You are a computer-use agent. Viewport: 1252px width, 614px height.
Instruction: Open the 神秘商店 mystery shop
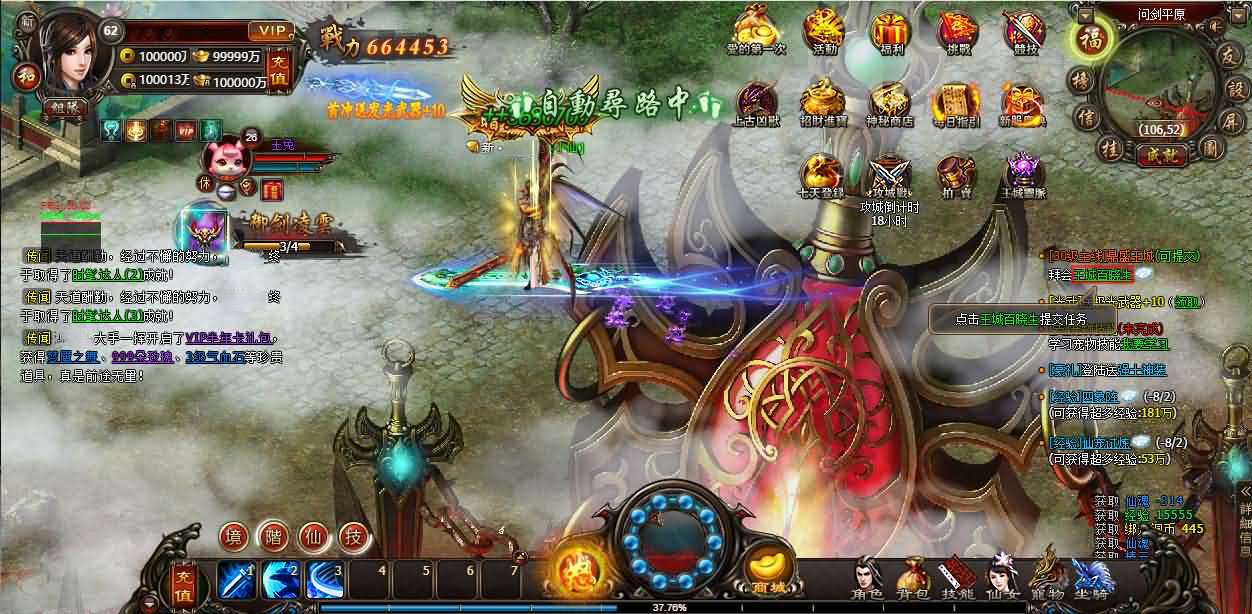pyautogui.click(x=889, y=101)
